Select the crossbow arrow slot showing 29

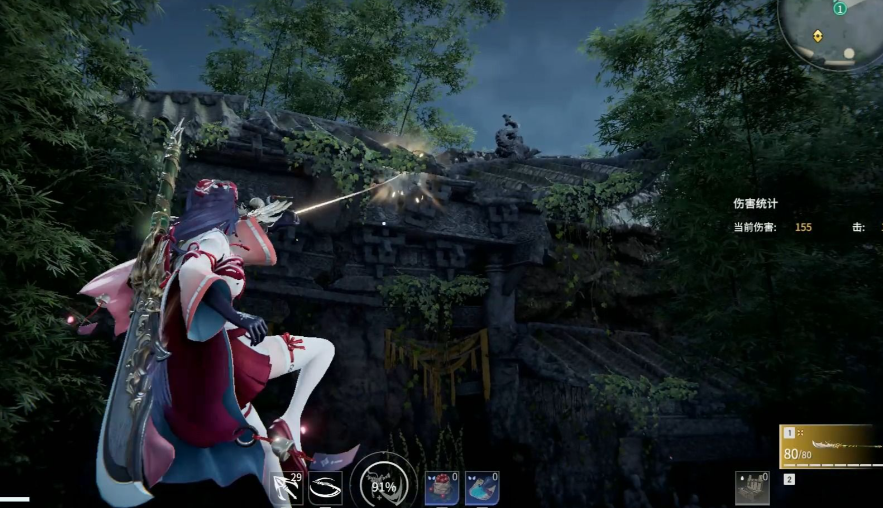click(287, 487)
